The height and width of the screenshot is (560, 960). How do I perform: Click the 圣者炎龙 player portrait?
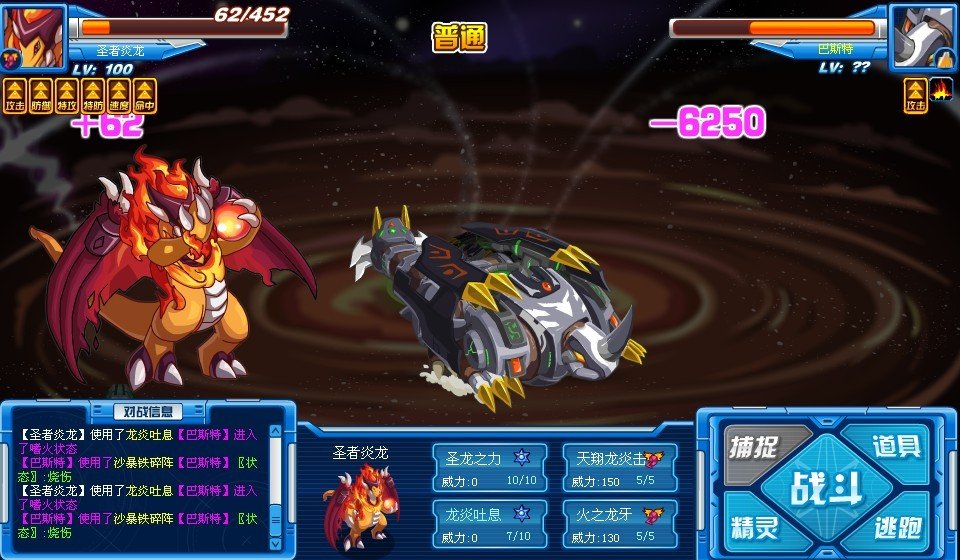(x=33, y=36)
